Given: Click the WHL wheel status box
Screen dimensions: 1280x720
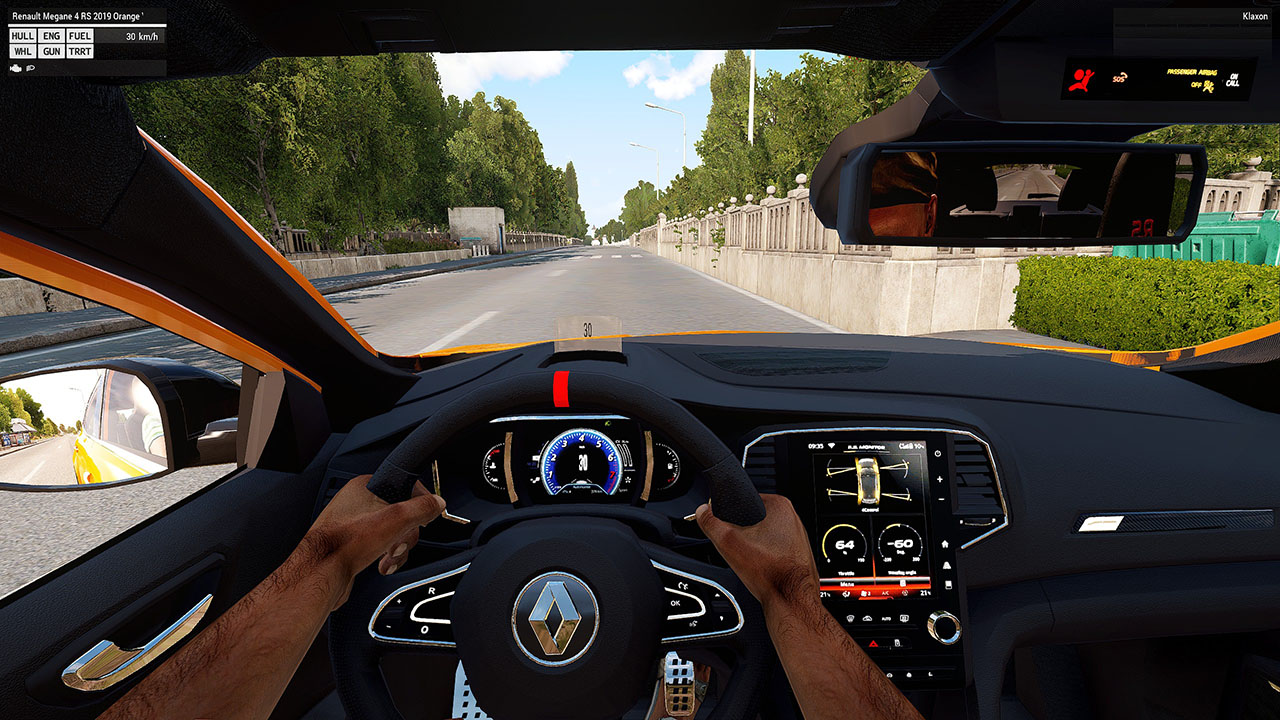Looking at the screenshot, I should point(23,51).
